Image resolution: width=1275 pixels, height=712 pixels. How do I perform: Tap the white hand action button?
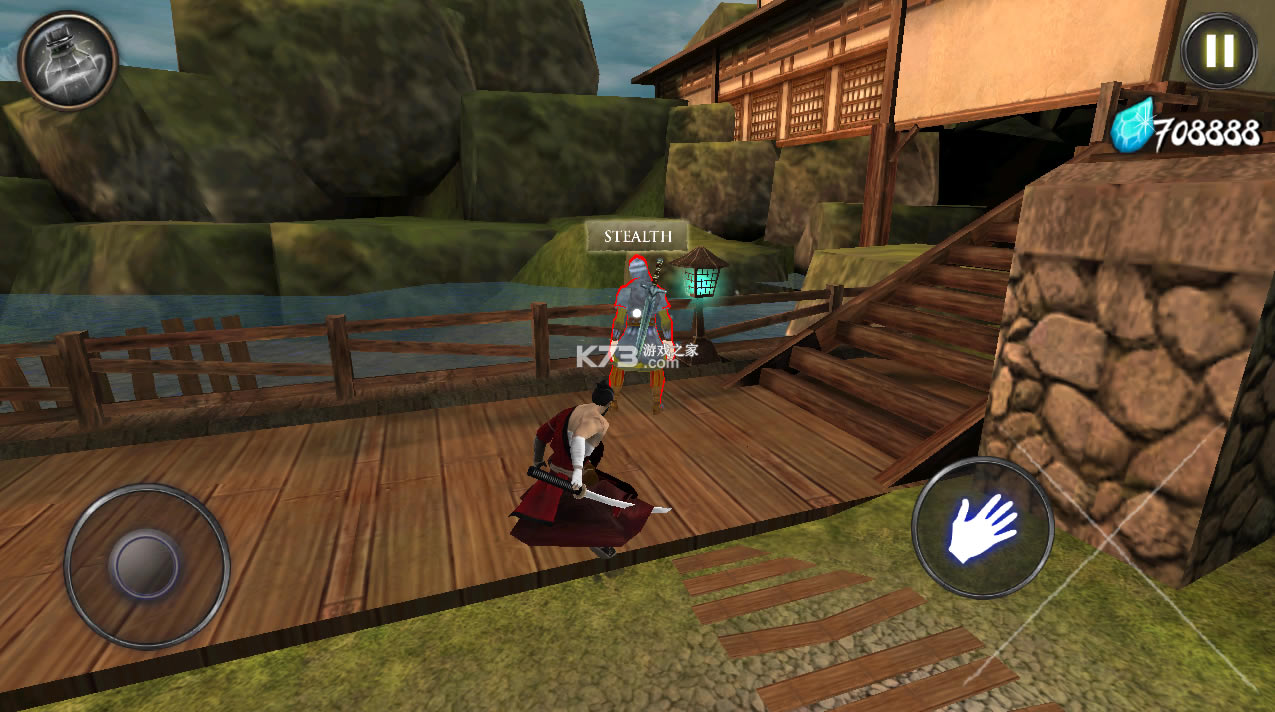981,527
